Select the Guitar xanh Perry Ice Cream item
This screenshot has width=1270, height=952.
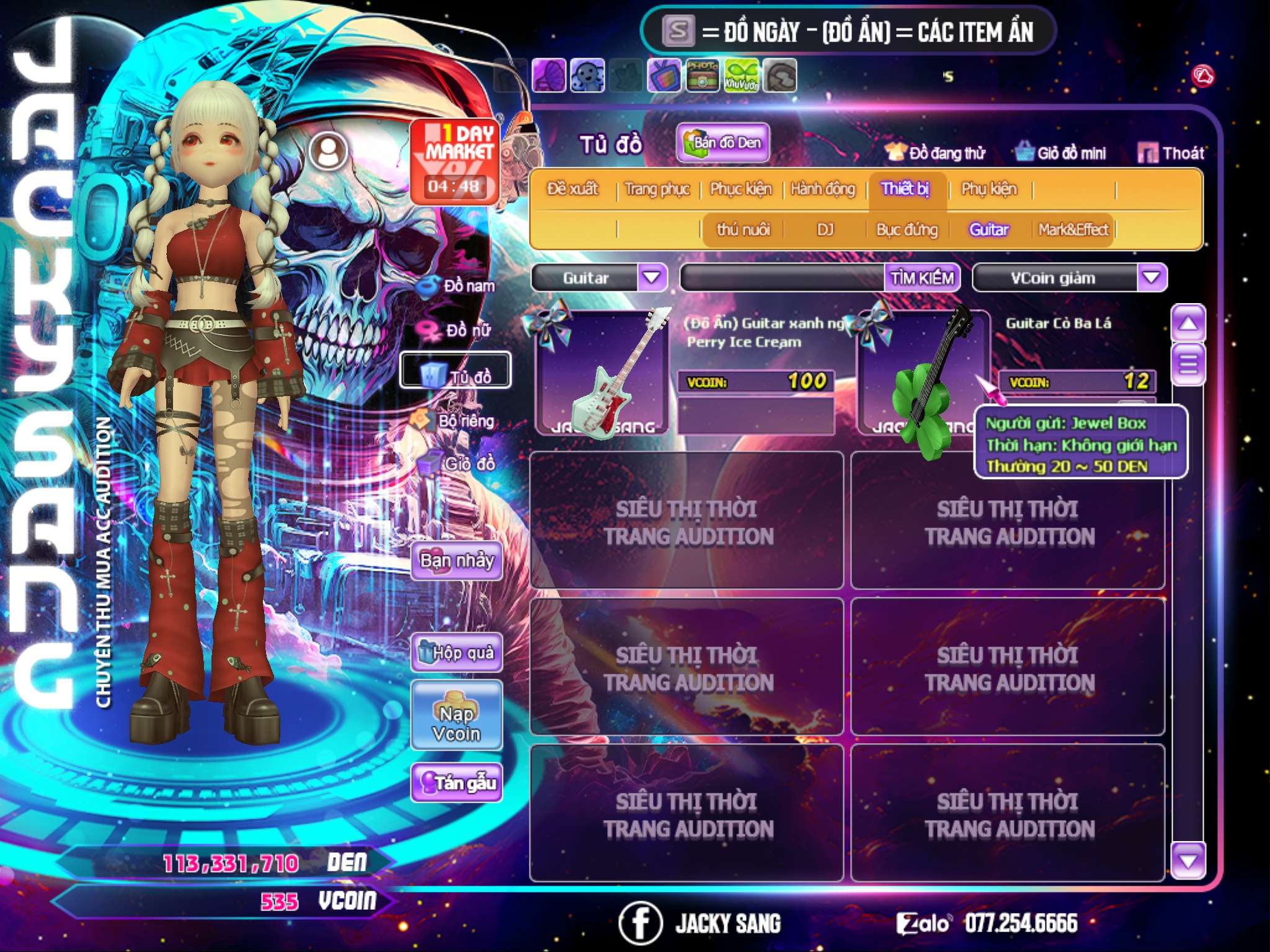coord(602,372)
